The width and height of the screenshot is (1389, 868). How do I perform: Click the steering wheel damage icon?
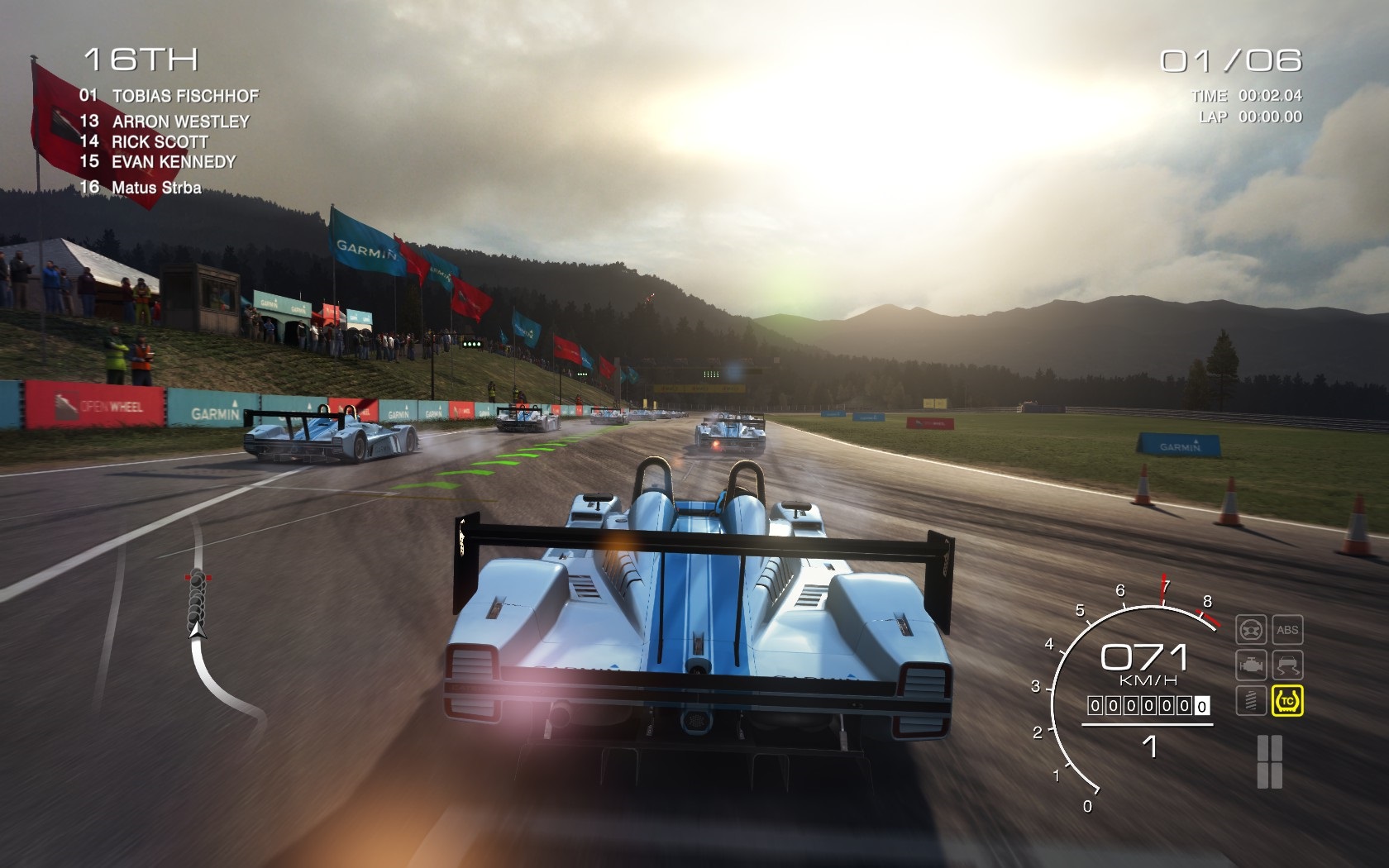(1251, 630)
